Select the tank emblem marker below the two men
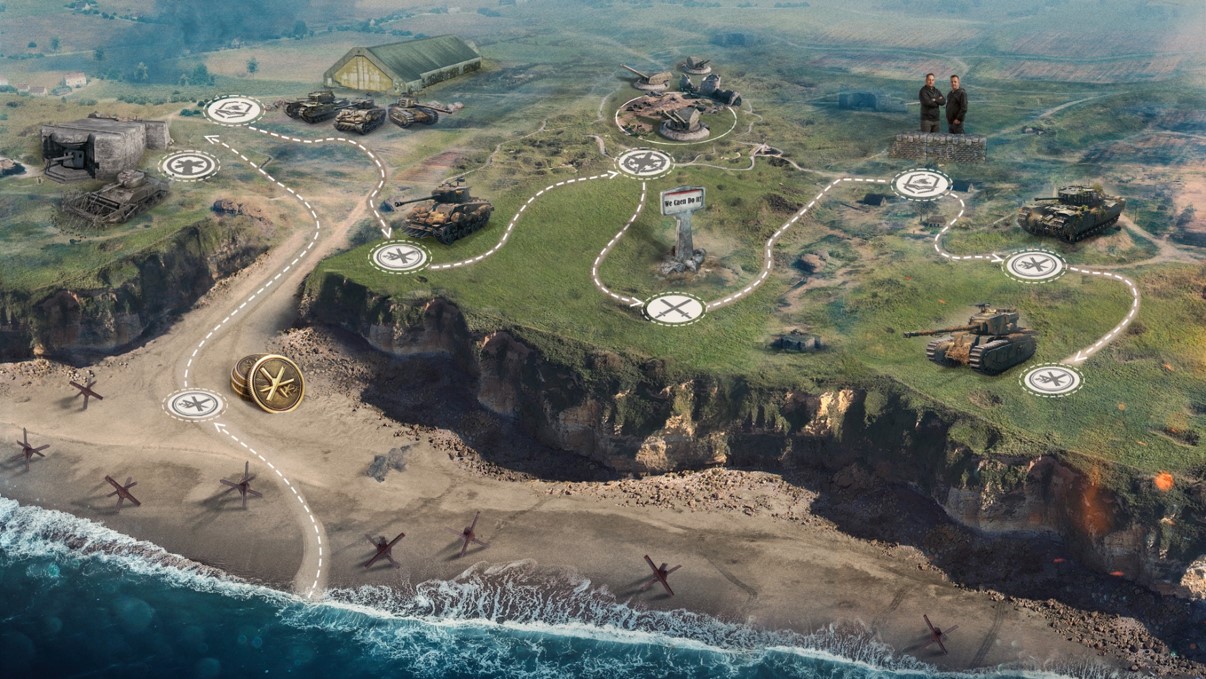 click(921, 183)
